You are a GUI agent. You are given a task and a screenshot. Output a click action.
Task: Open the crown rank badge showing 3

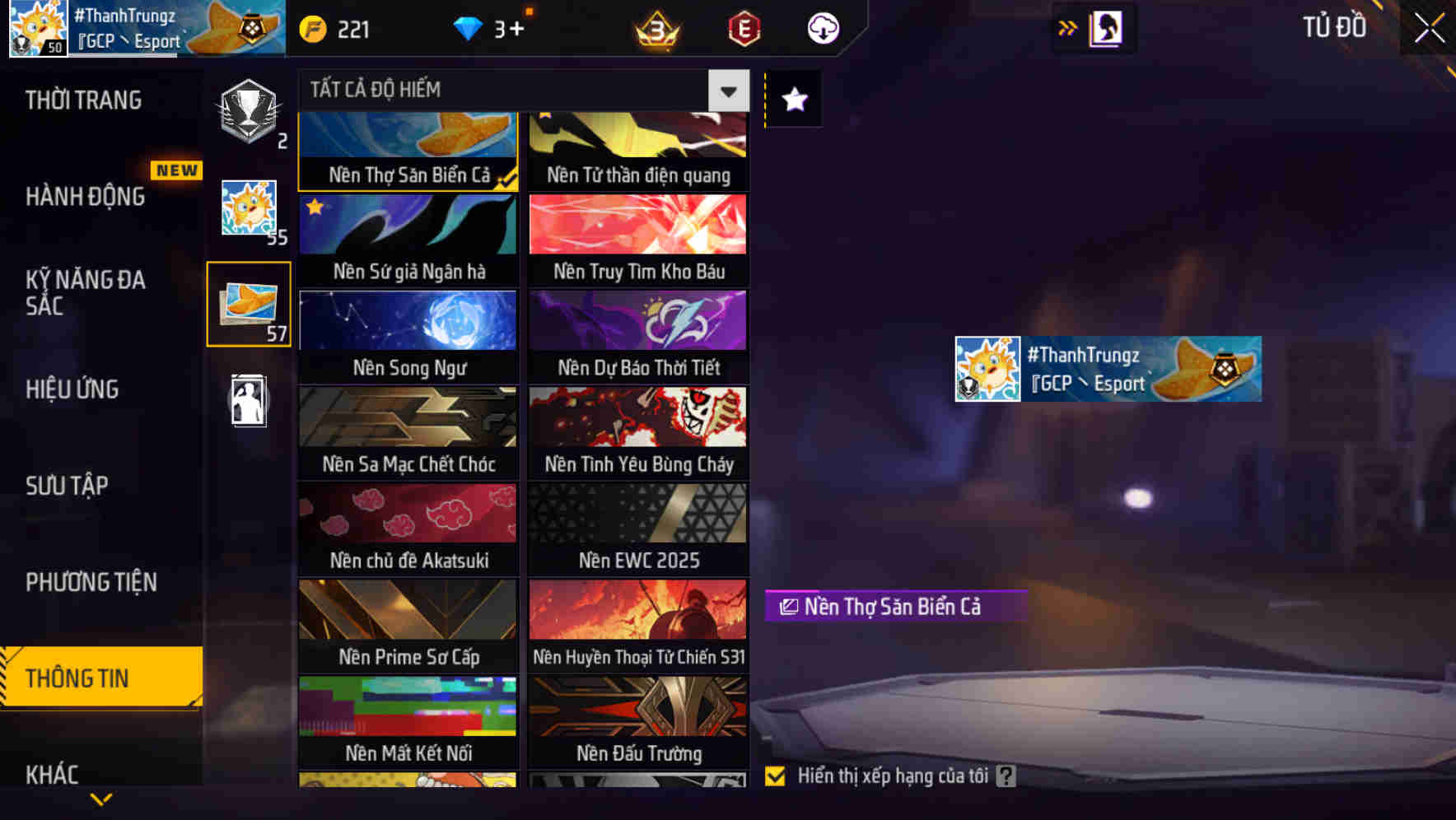(x=655, y=29)
